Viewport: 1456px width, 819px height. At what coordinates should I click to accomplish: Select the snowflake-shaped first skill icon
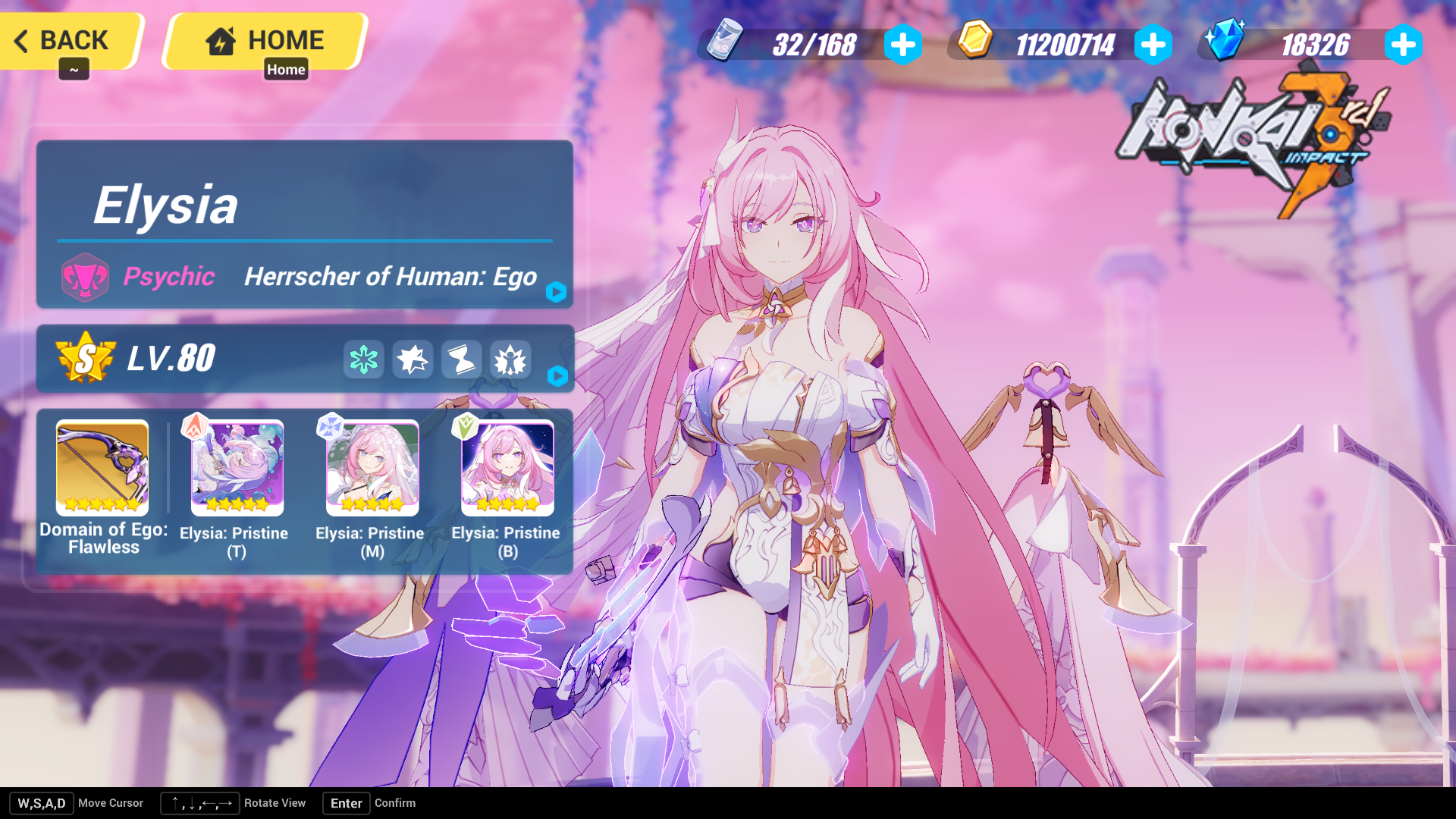(363, 359)
